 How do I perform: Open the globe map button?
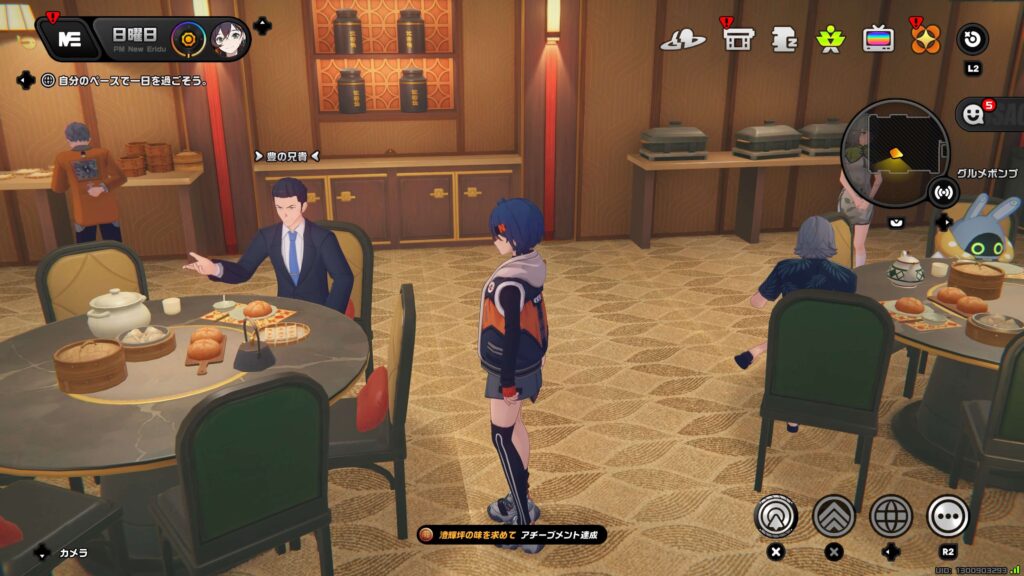(x=891, y=516)
